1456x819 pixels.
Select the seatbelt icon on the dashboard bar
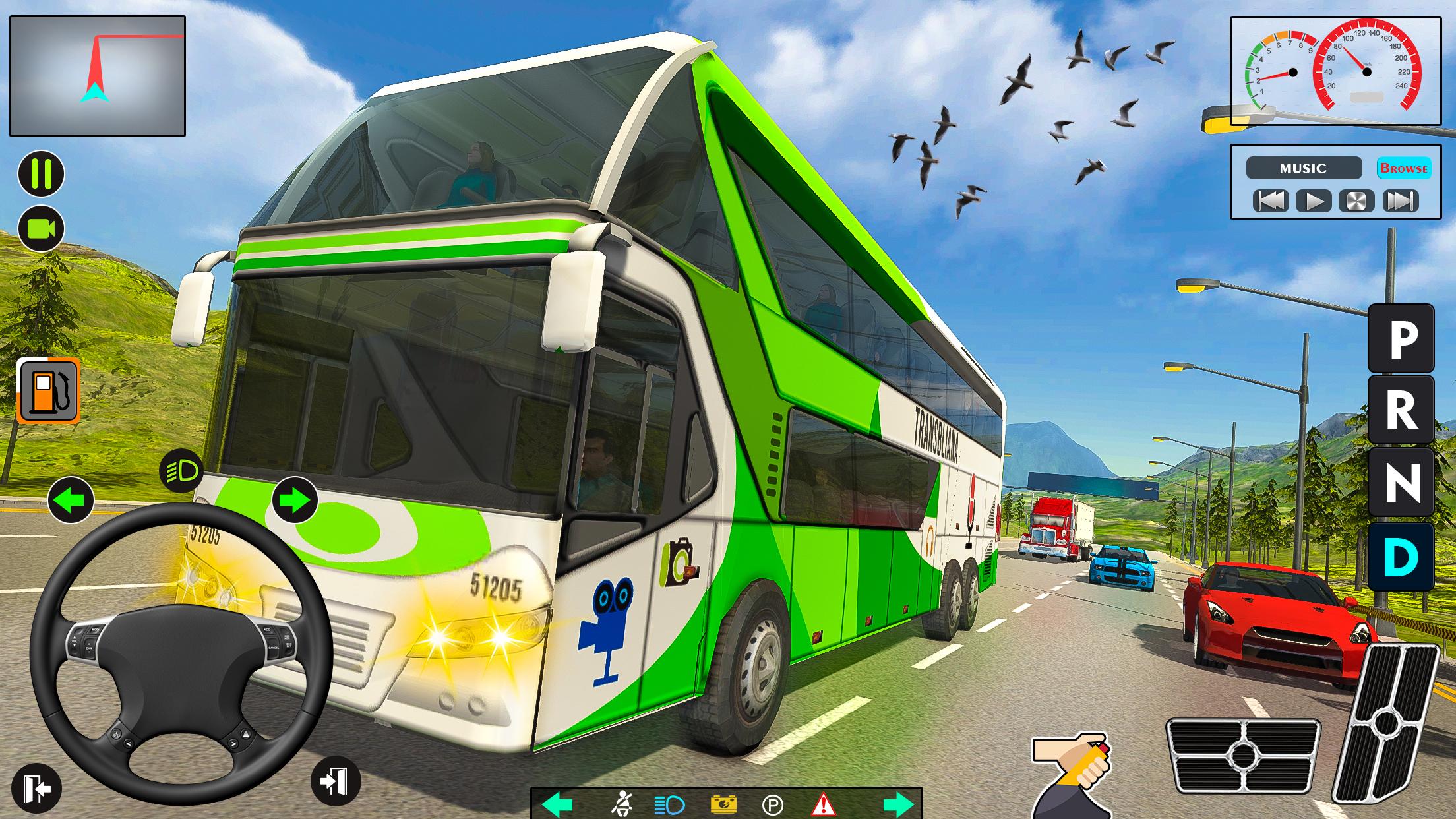pyautogui.click(x=623, y=804)
